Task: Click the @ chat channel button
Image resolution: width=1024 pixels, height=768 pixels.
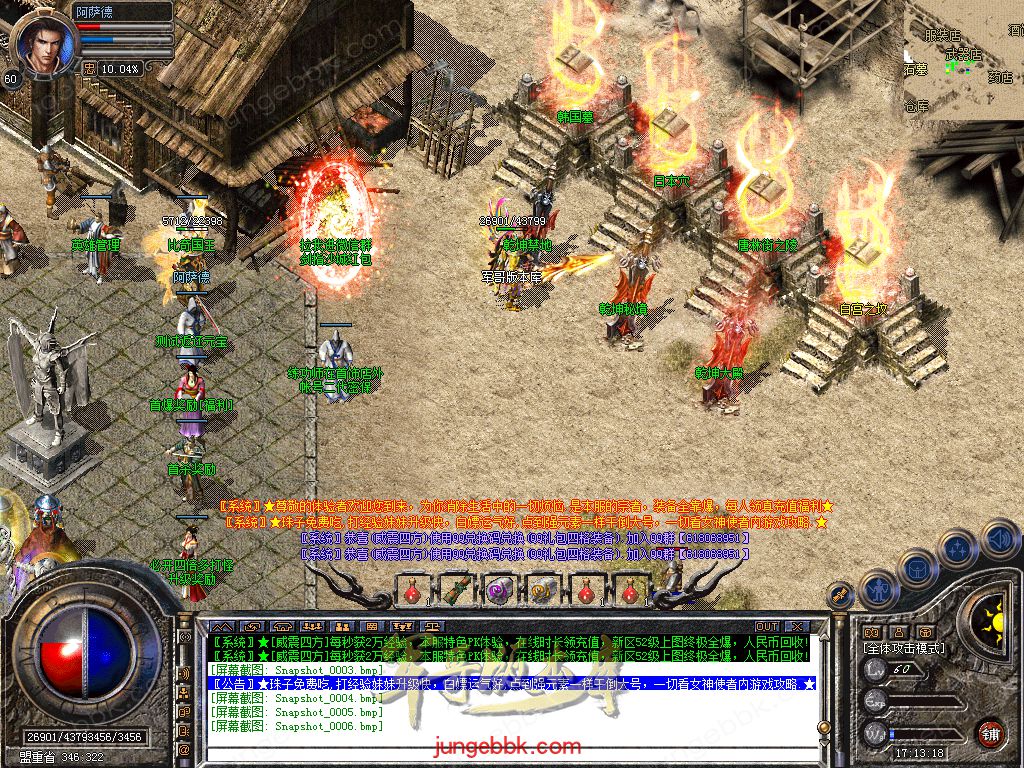Action: coord(184,749)
